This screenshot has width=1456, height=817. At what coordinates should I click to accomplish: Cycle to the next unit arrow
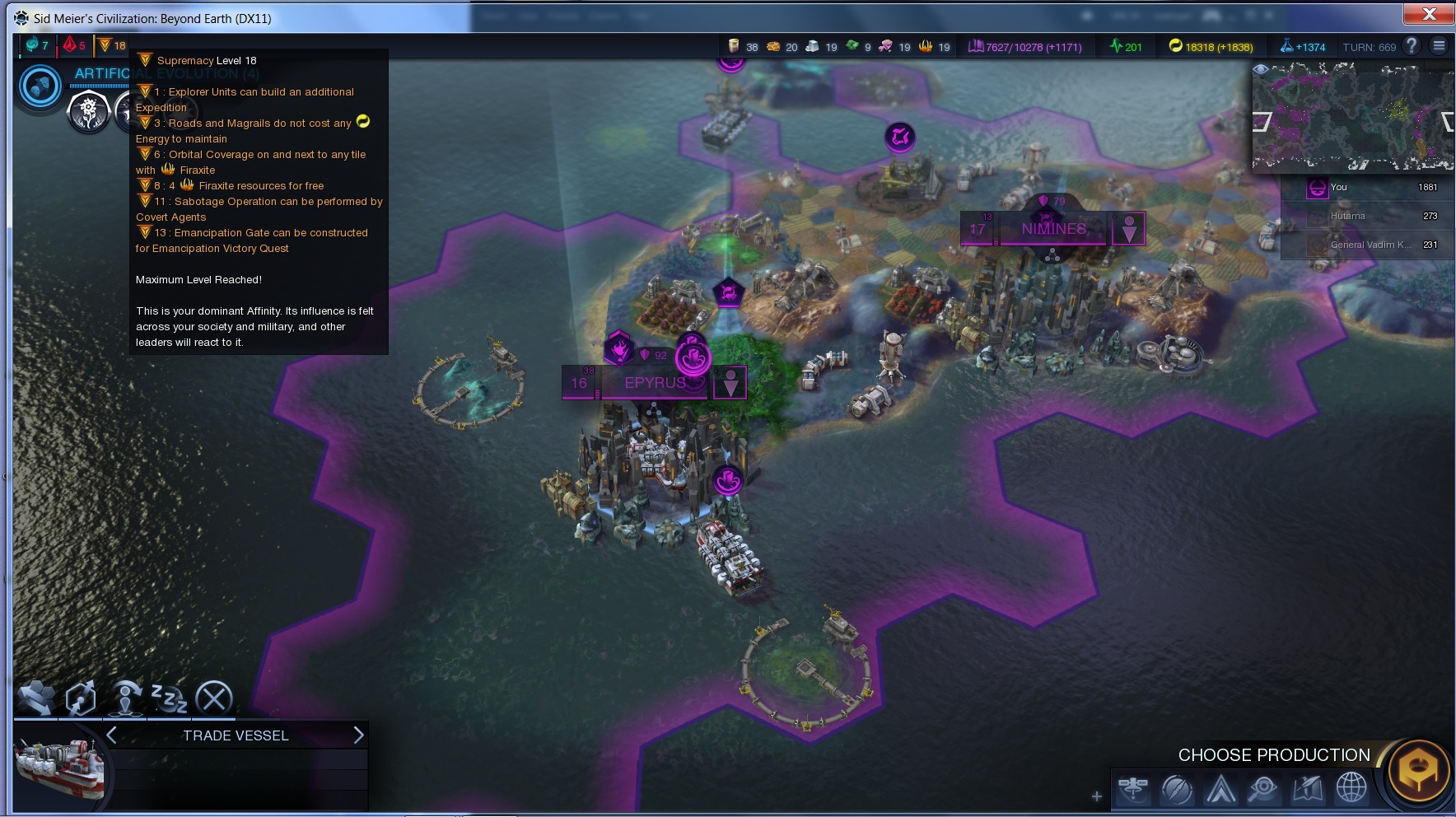click(358, 735)
